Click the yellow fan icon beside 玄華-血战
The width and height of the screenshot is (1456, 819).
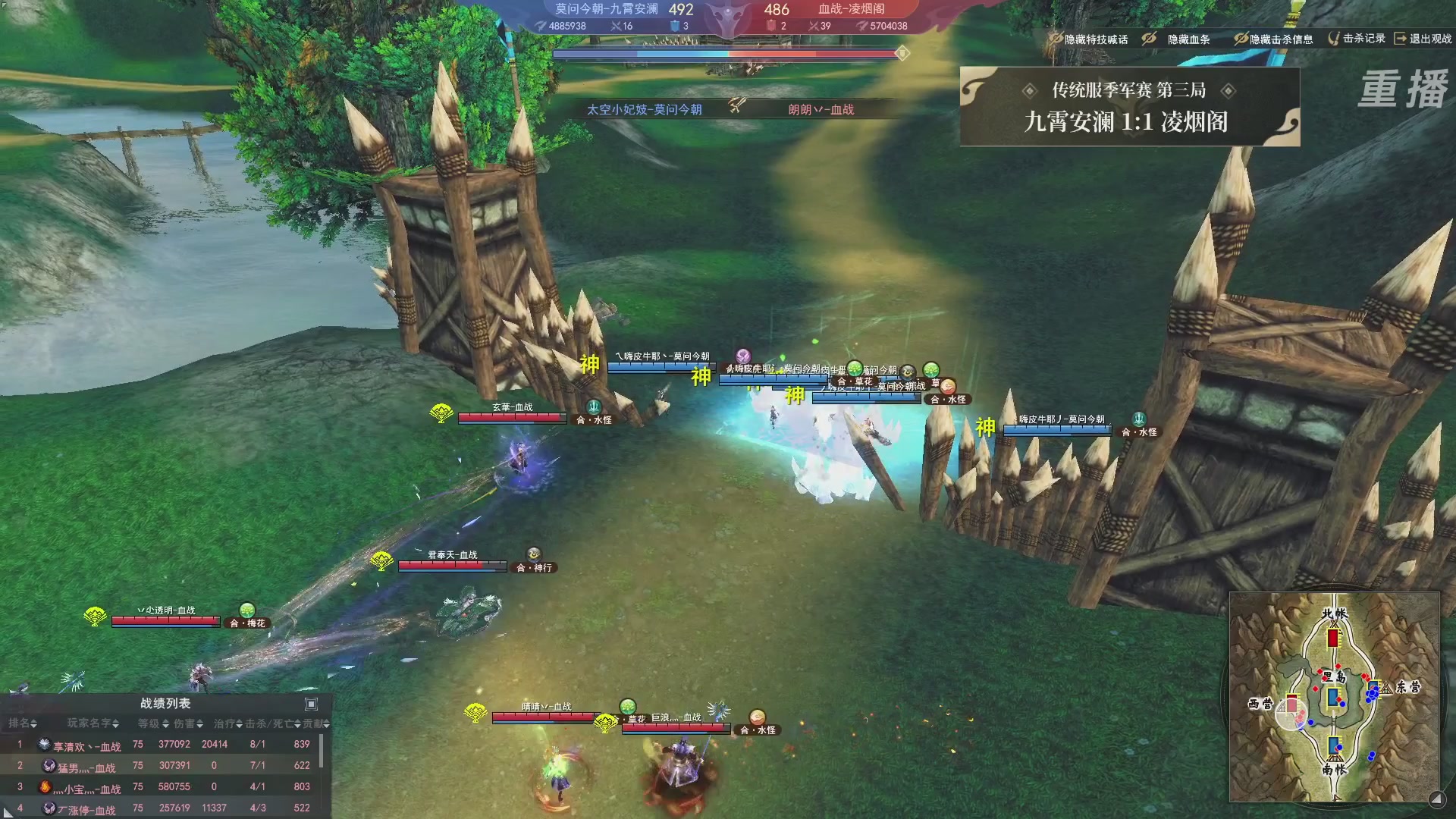441,412
